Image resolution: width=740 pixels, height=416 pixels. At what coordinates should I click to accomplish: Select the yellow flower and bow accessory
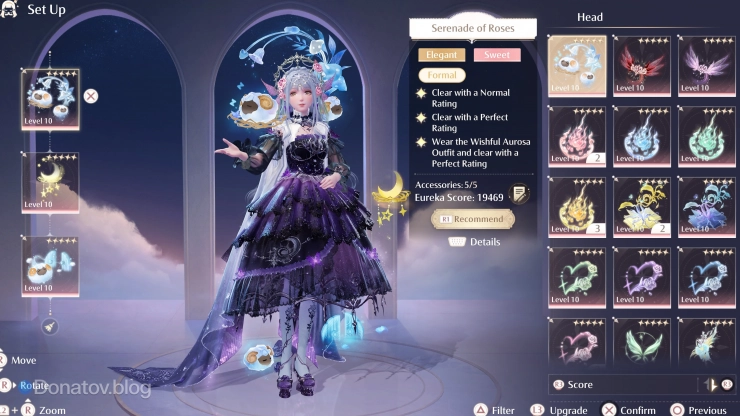(641, 205)
